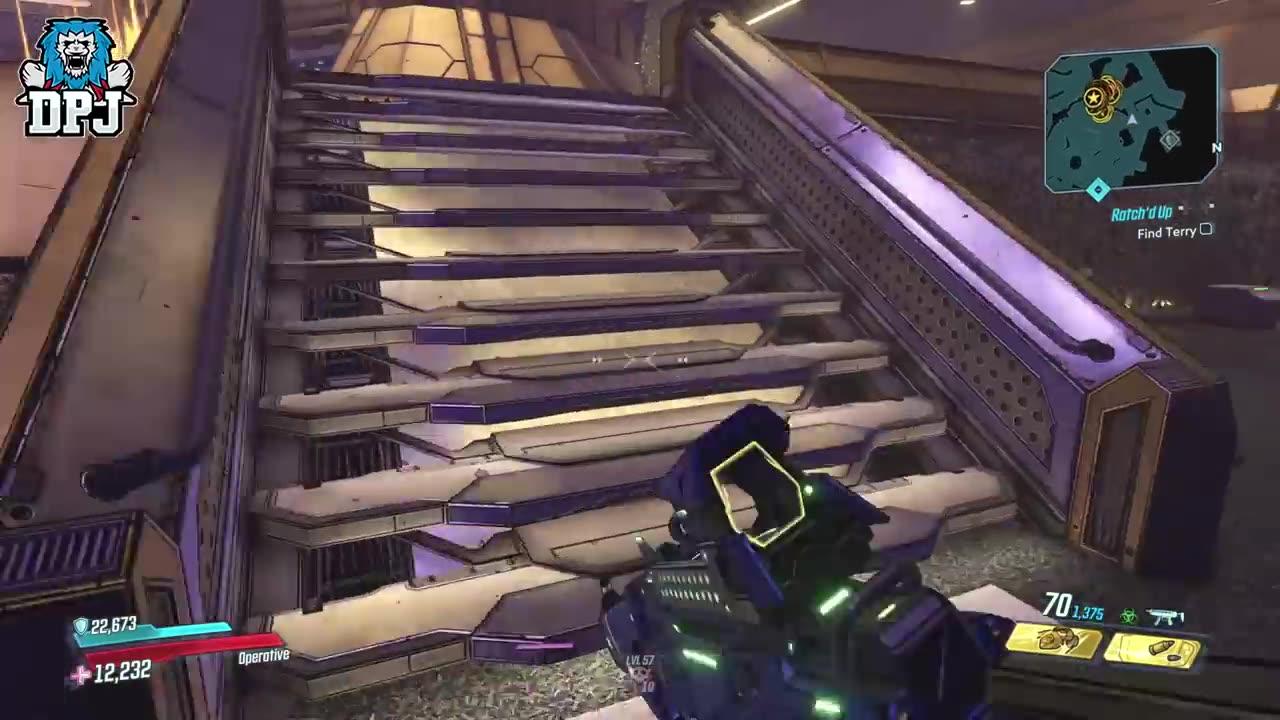
Task: Click the skull icon near LVL 57
Action: coord(640,676)
